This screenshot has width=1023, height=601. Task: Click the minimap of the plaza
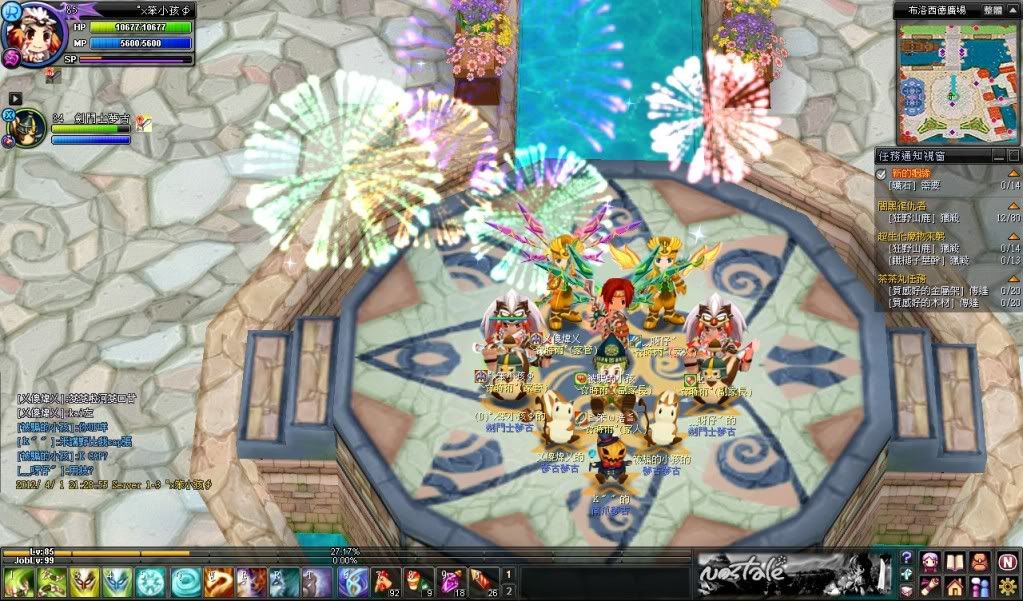957,78
